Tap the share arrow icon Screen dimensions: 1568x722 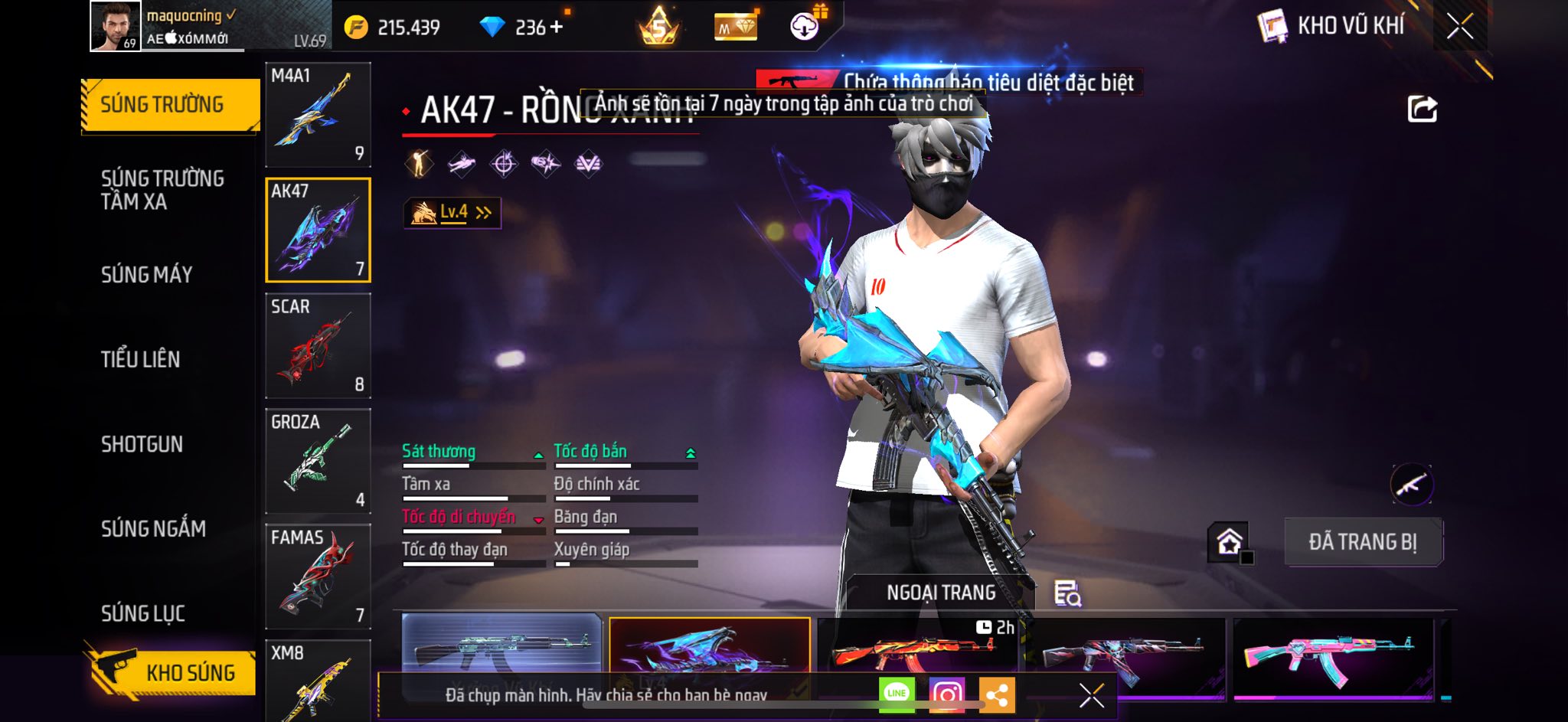tap(1422, 109)
